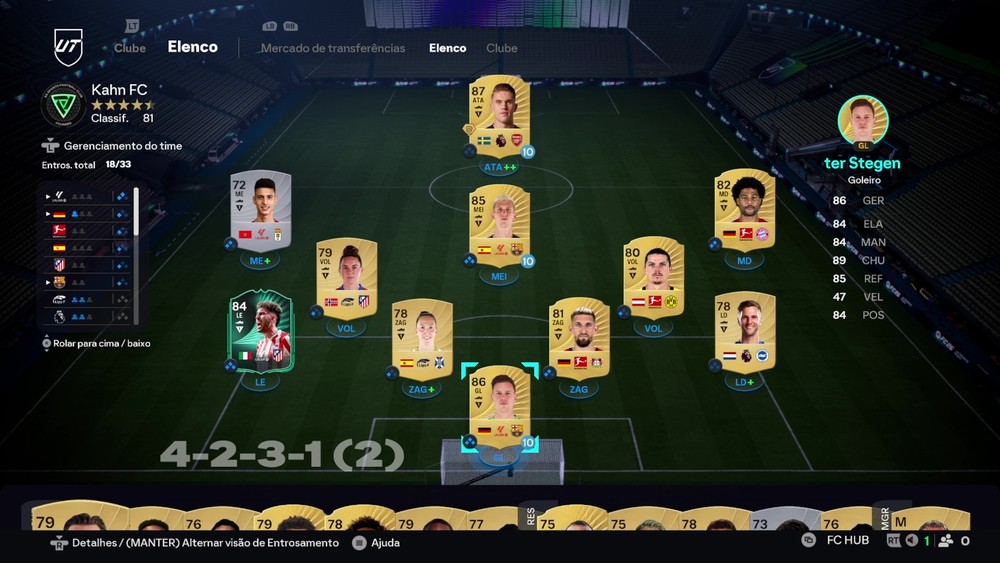
Task: Choose the 78-rated ZAG defender card
Action: tap(421, 339)
